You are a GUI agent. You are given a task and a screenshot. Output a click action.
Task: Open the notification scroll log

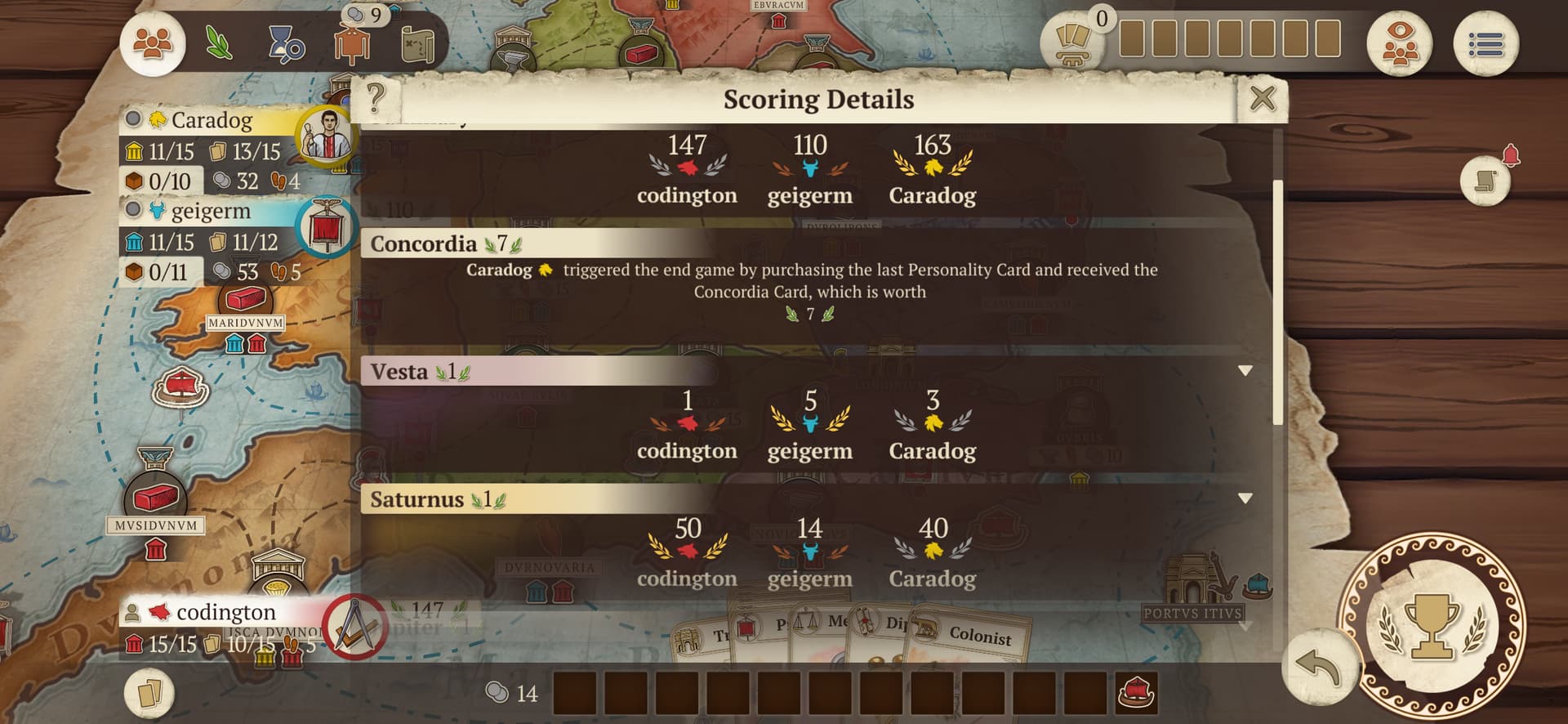[x=1486, y=180]
